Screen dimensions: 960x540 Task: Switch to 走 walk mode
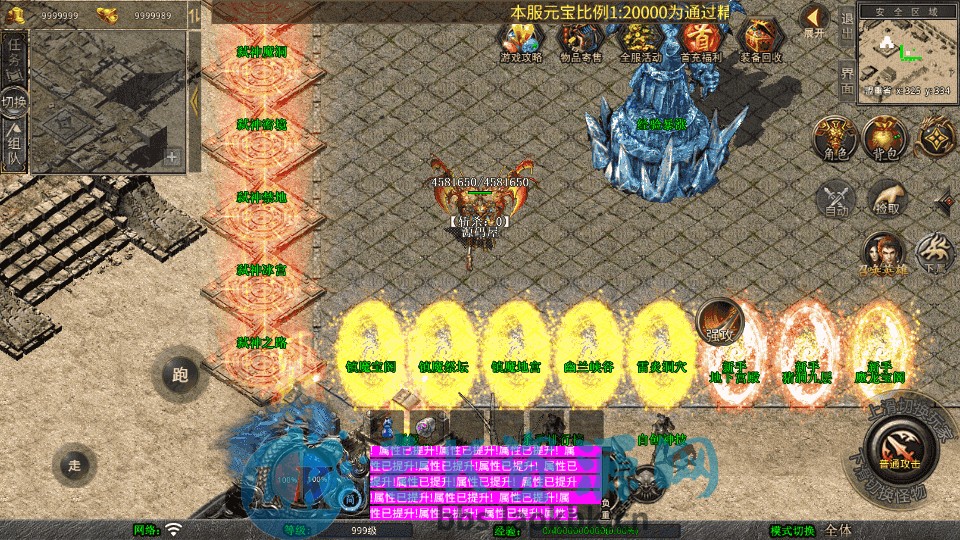pyautogui.click(x=73, y=464)
